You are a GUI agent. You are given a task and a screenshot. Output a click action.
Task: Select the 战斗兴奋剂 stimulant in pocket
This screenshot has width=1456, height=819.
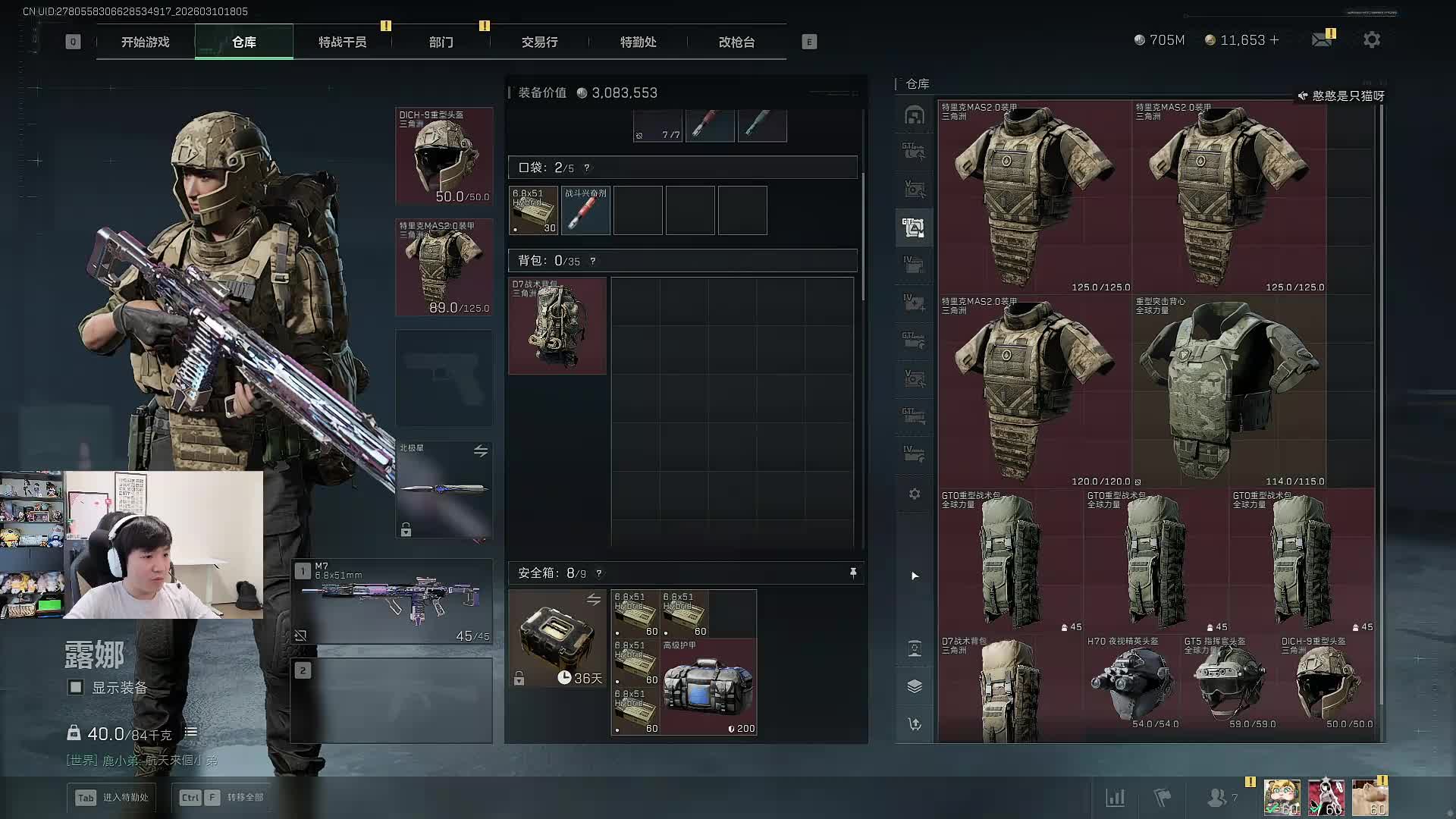(586, 211)
